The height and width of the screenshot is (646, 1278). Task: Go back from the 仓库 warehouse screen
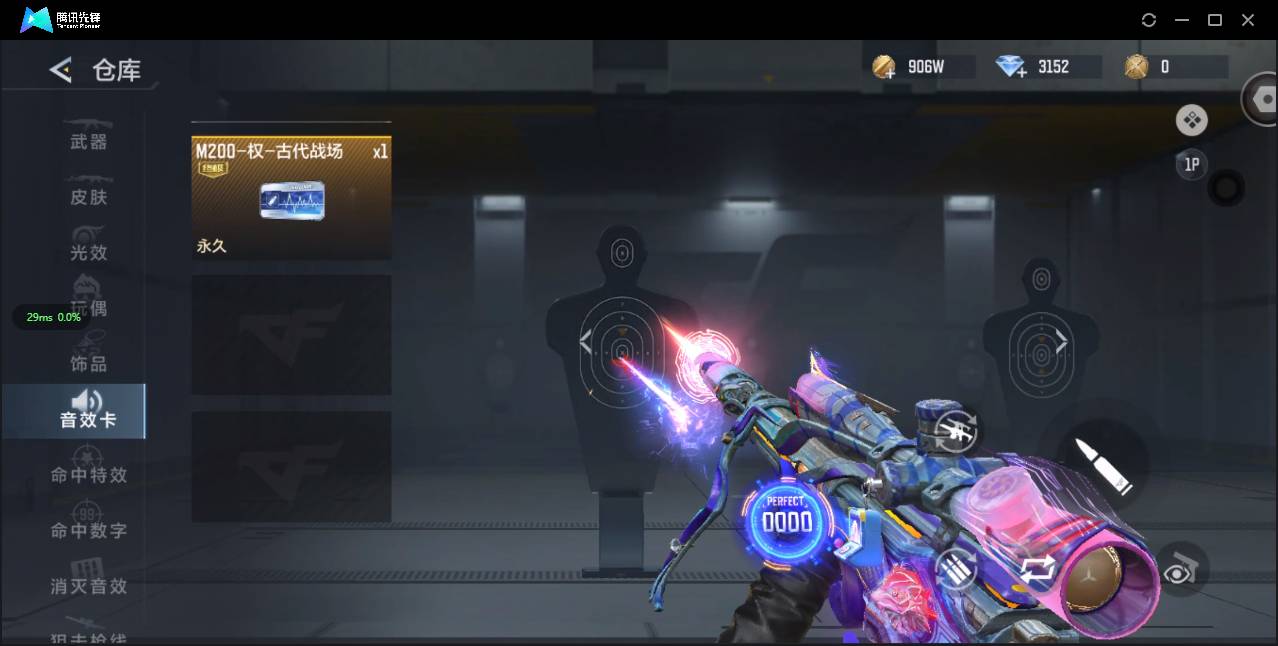pos(61,70)
